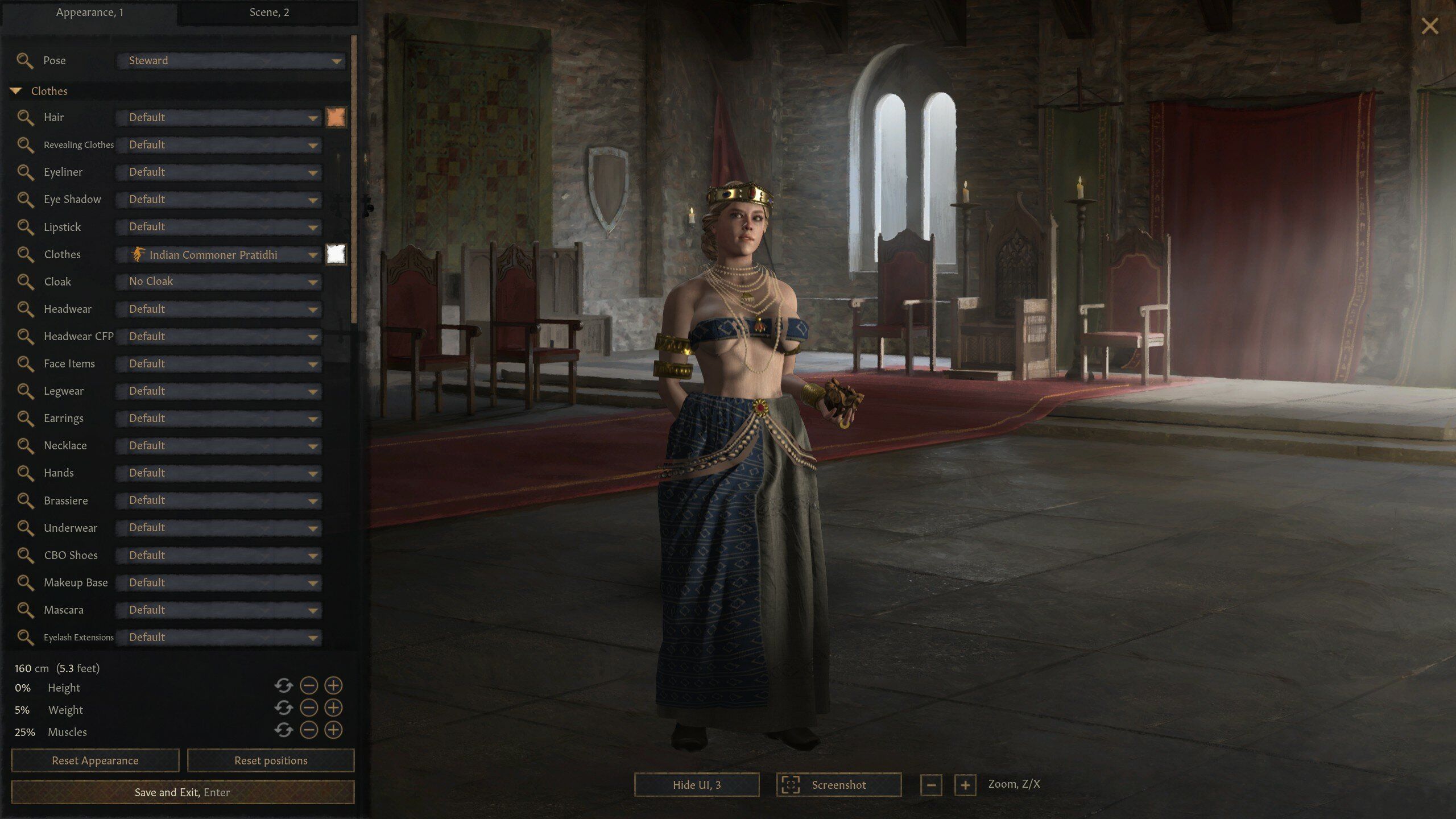Switch to the Scene tab

(268, 12)
